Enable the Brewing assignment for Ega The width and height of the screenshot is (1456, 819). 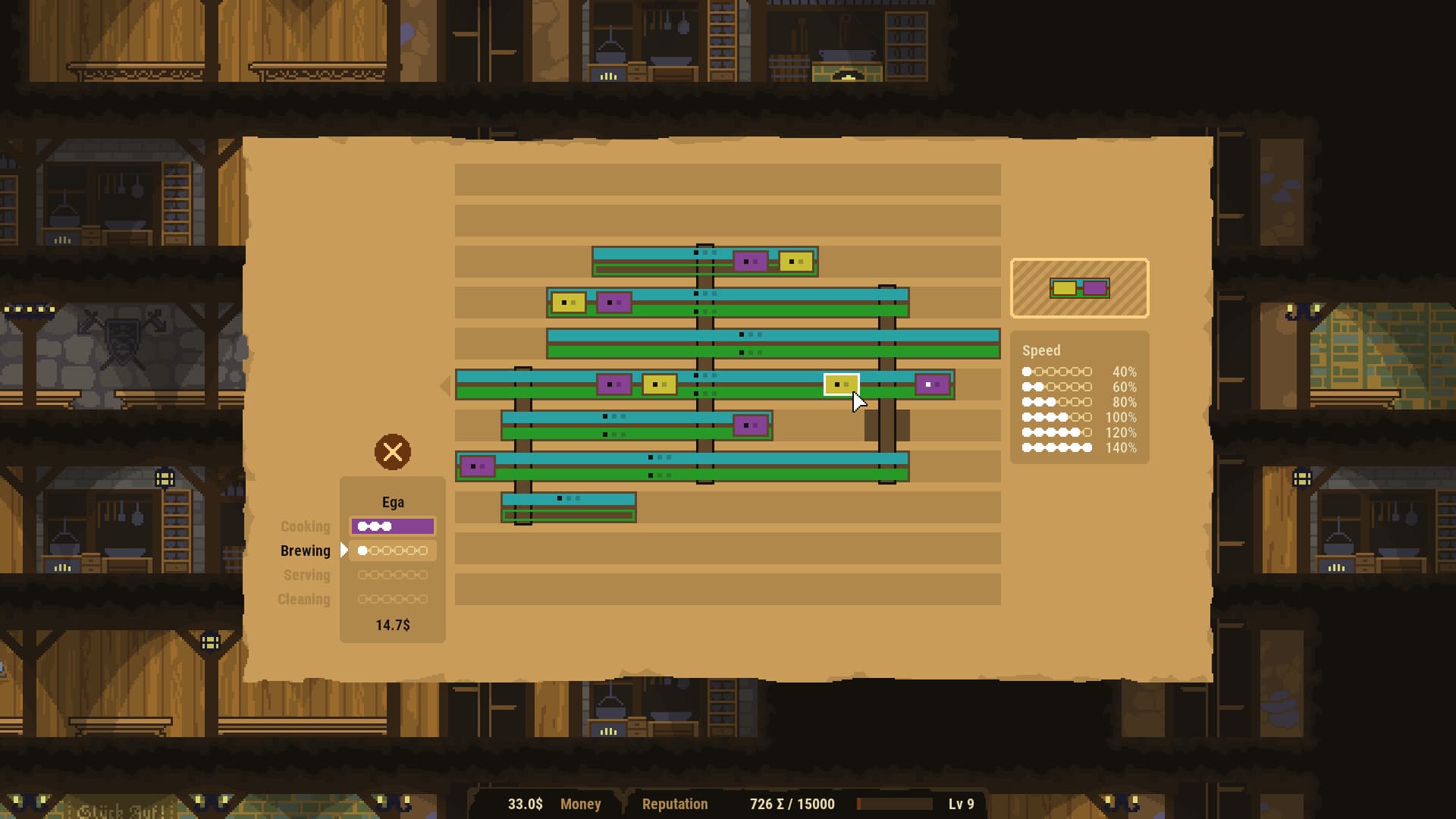(x=392, y=551)
